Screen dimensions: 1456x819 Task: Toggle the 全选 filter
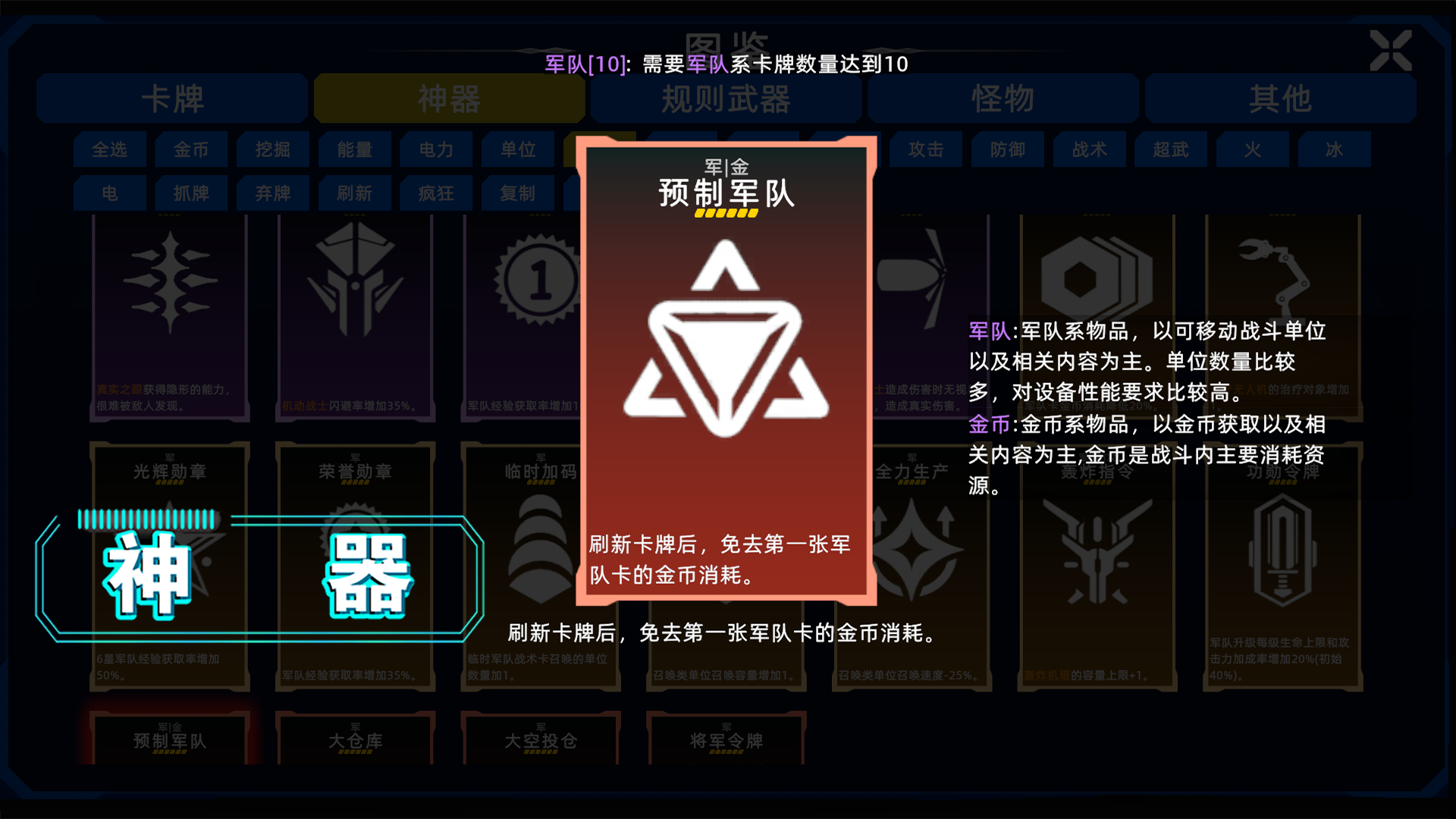(x=109, y=149)
